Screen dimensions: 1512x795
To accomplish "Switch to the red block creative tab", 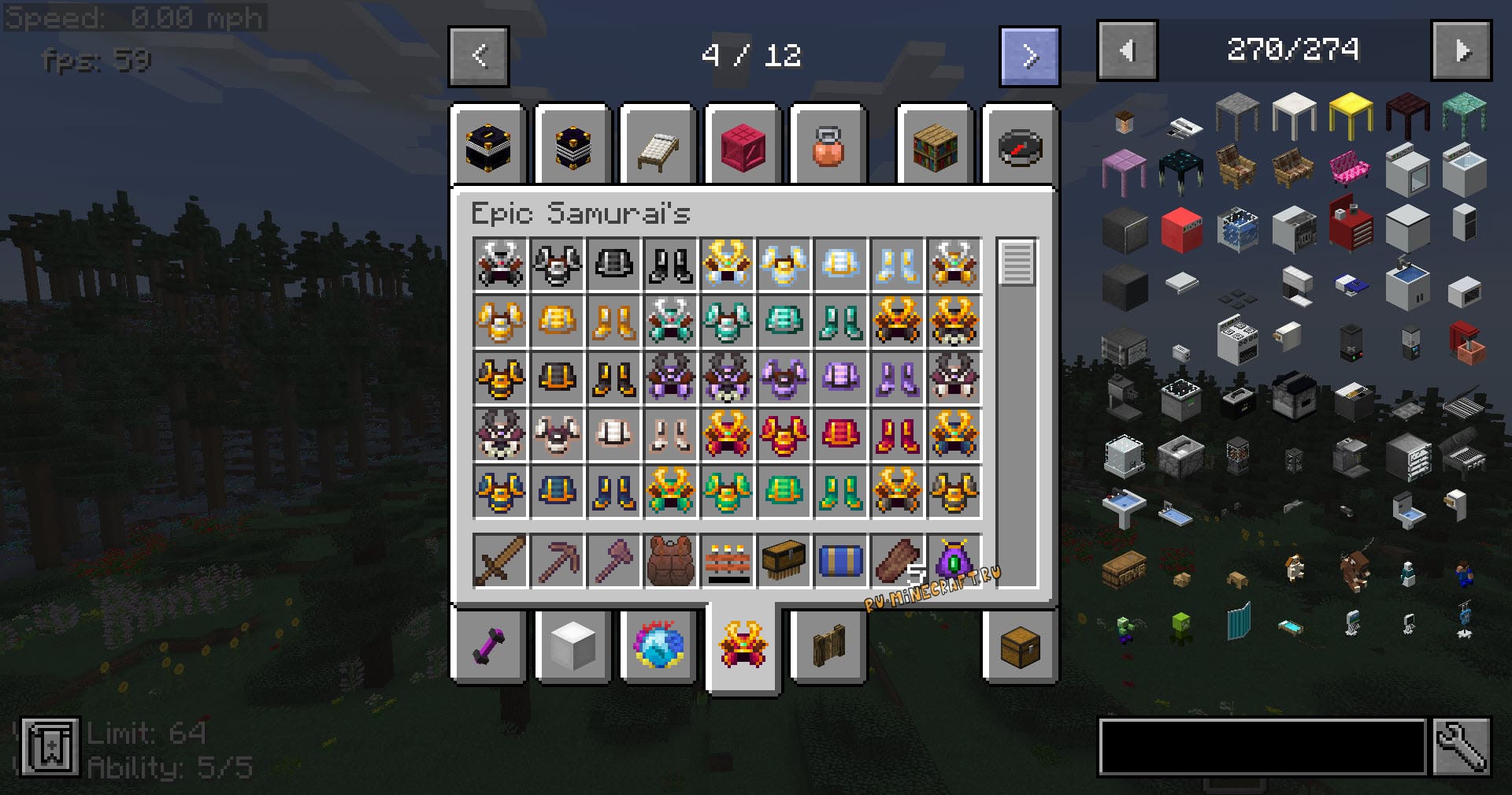I will [743, 148].
